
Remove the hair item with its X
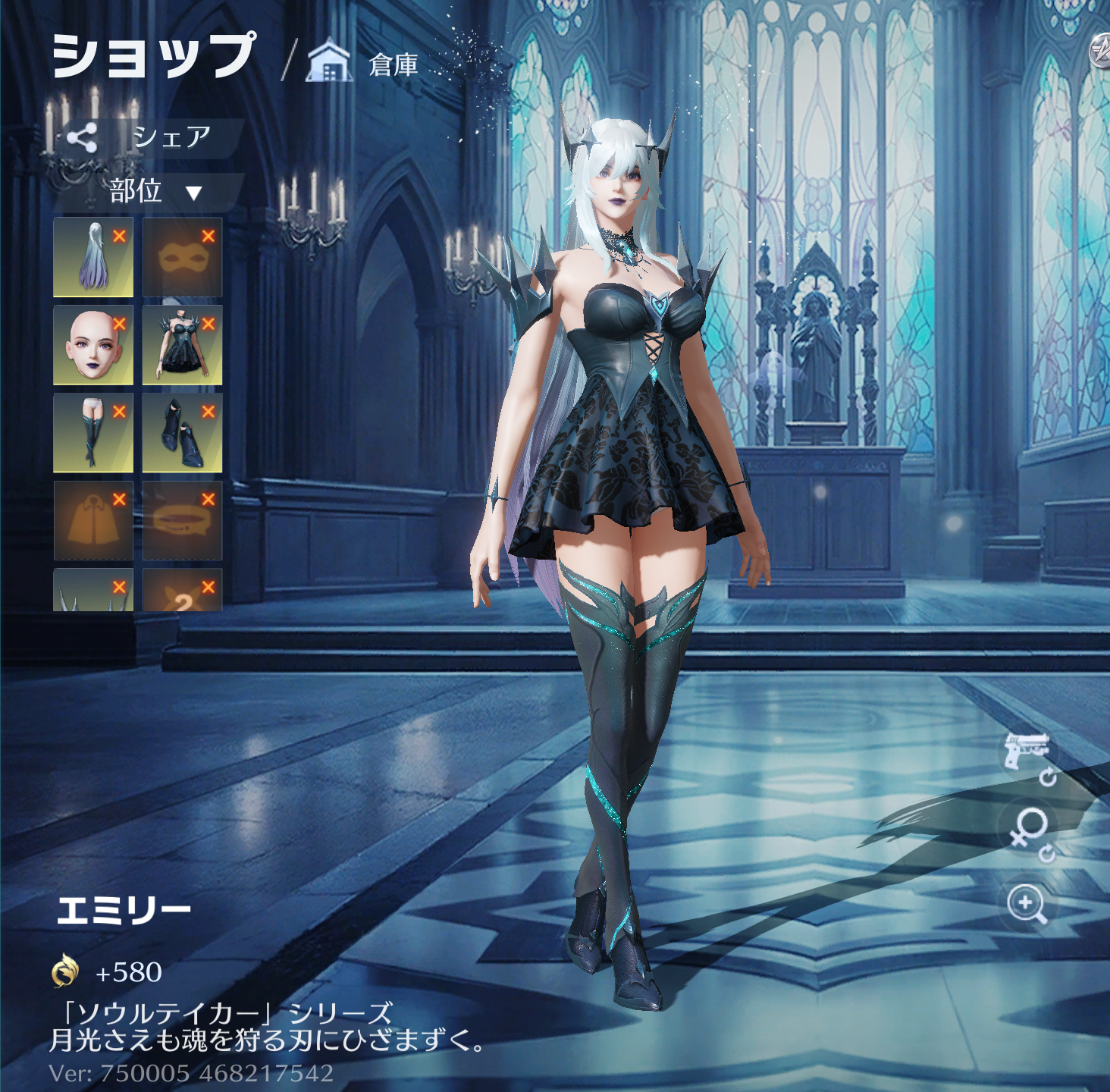[x=119, y=236]
